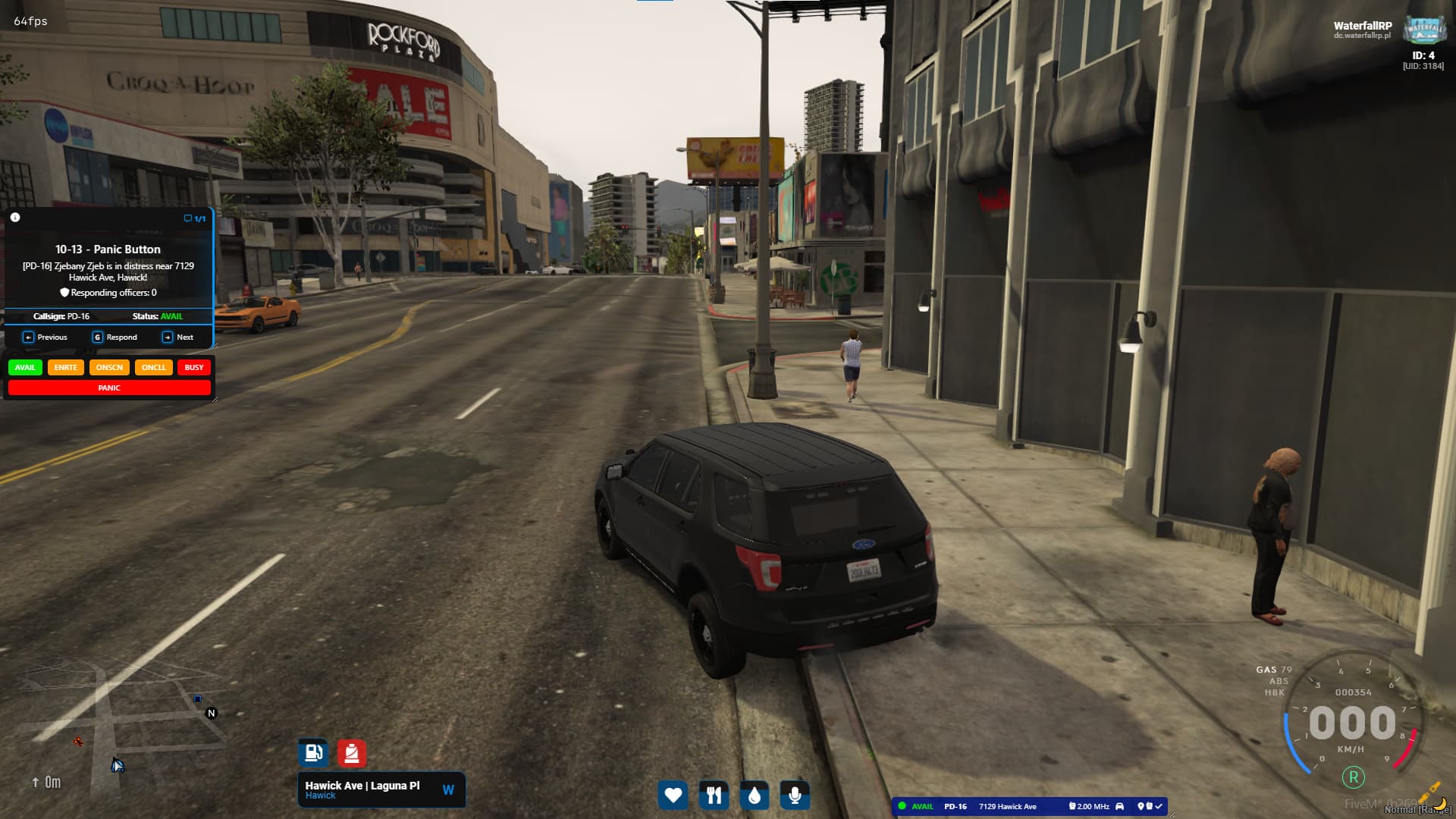
Task: Click the fuel pump icon
Action: 313,753
